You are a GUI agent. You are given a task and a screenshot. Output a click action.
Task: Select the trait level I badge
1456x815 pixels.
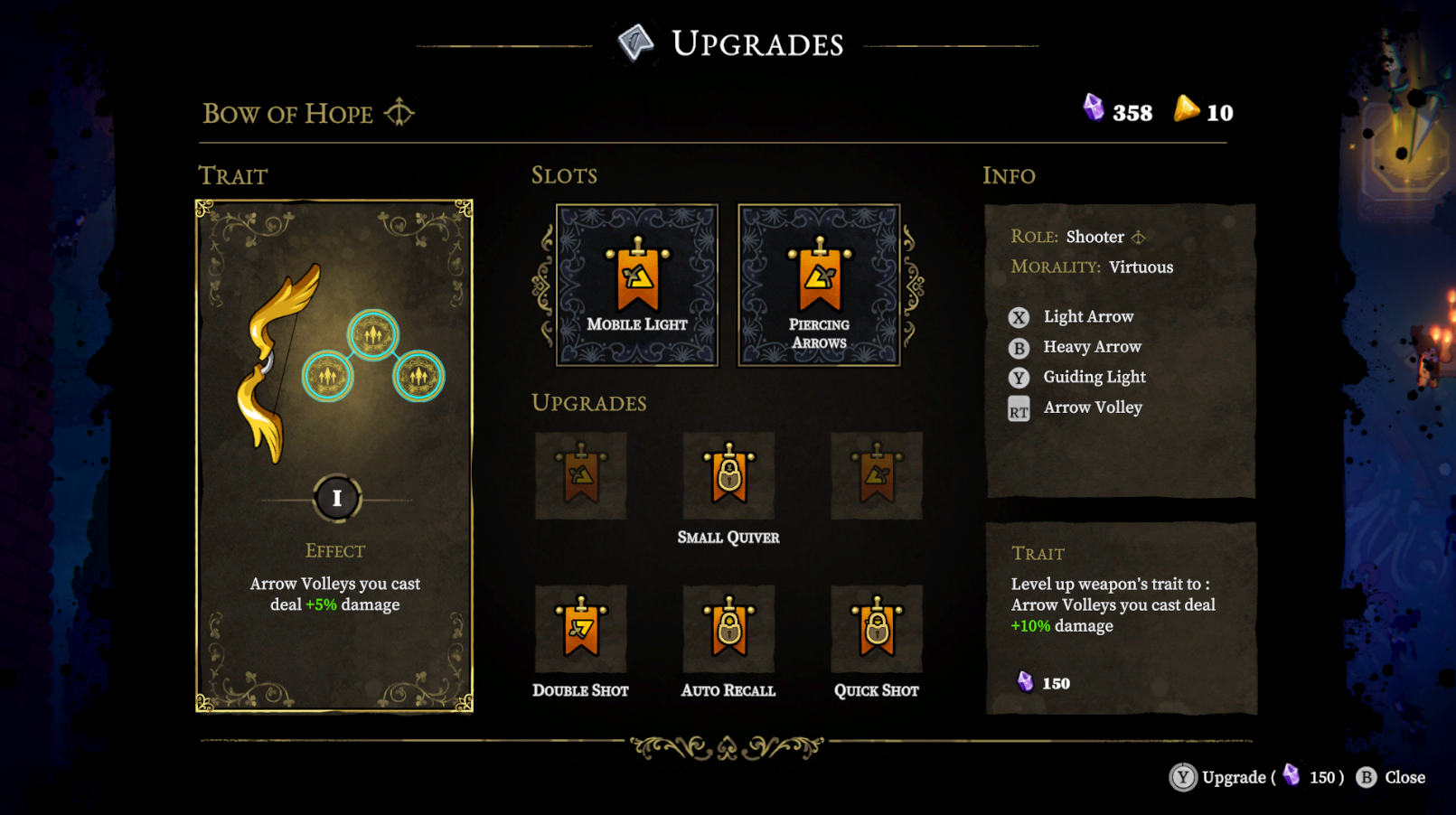(337, 498)
